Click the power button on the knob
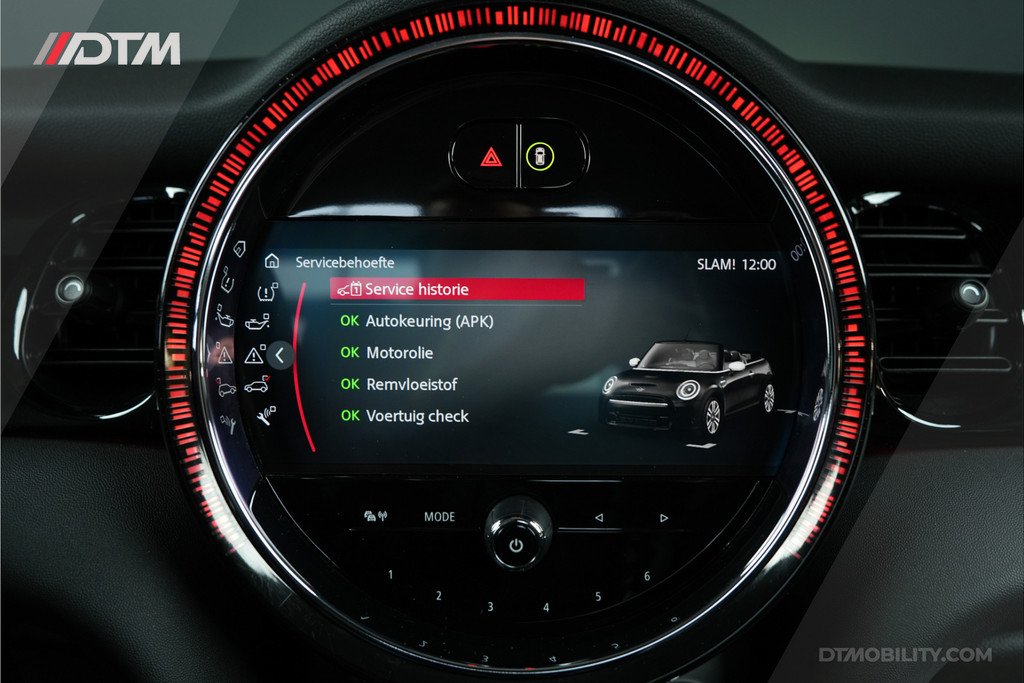The height and width of the screenshot is (683, 1024). pos(516,545)
